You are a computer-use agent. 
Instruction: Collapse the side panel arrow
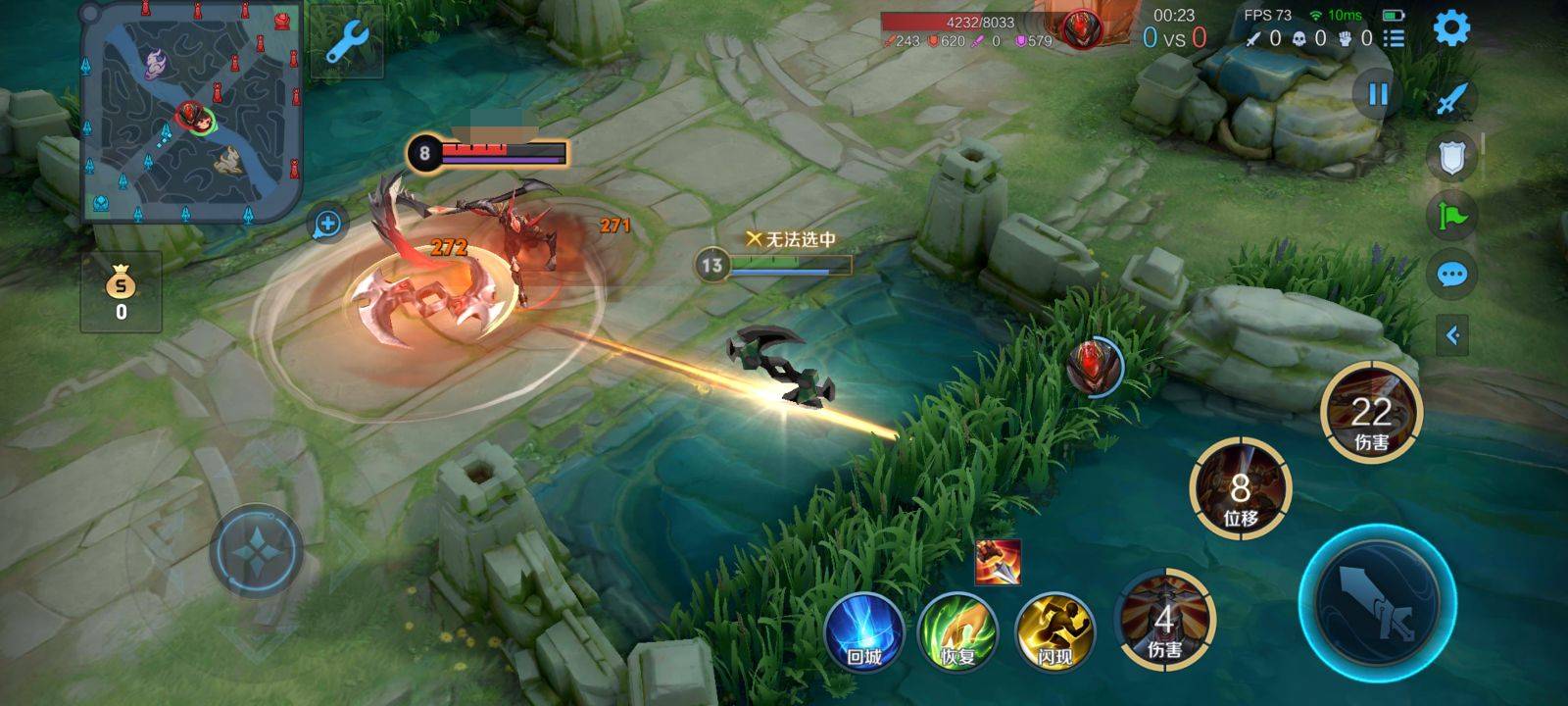click(1451, 335)
